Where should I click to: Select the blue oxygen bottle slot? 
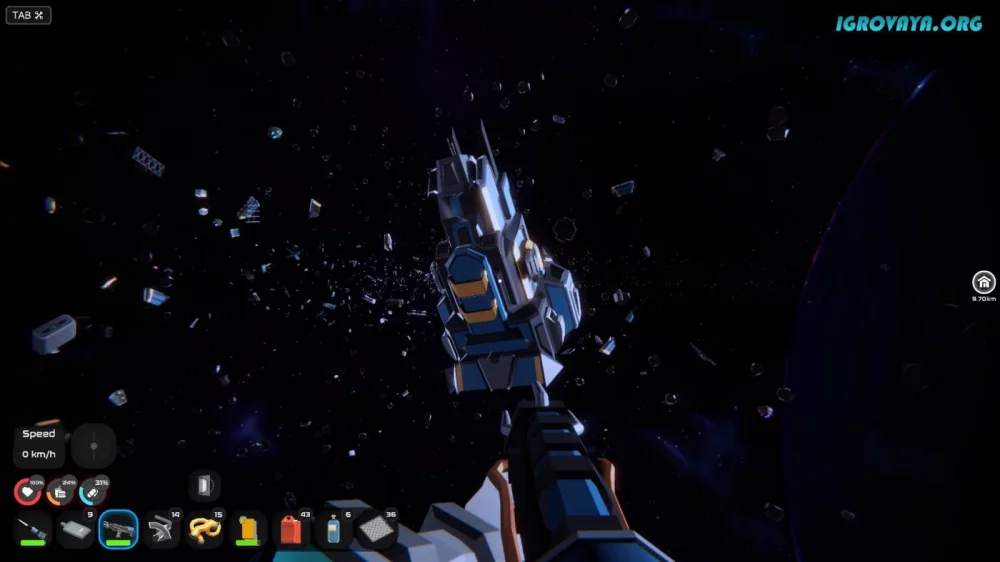point(334,529)
